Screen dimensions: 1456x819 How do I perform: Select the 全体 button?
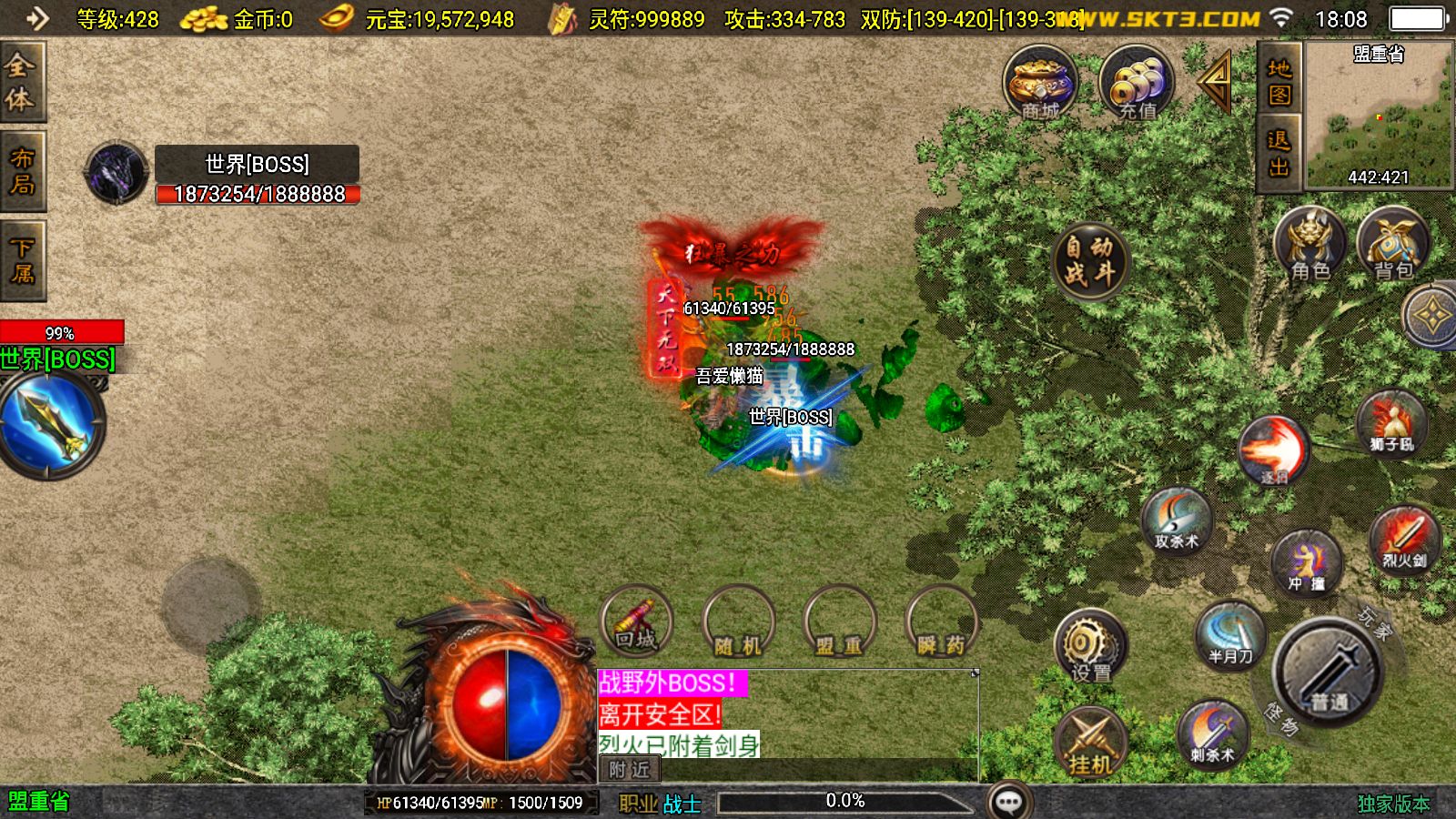[21, 82]
